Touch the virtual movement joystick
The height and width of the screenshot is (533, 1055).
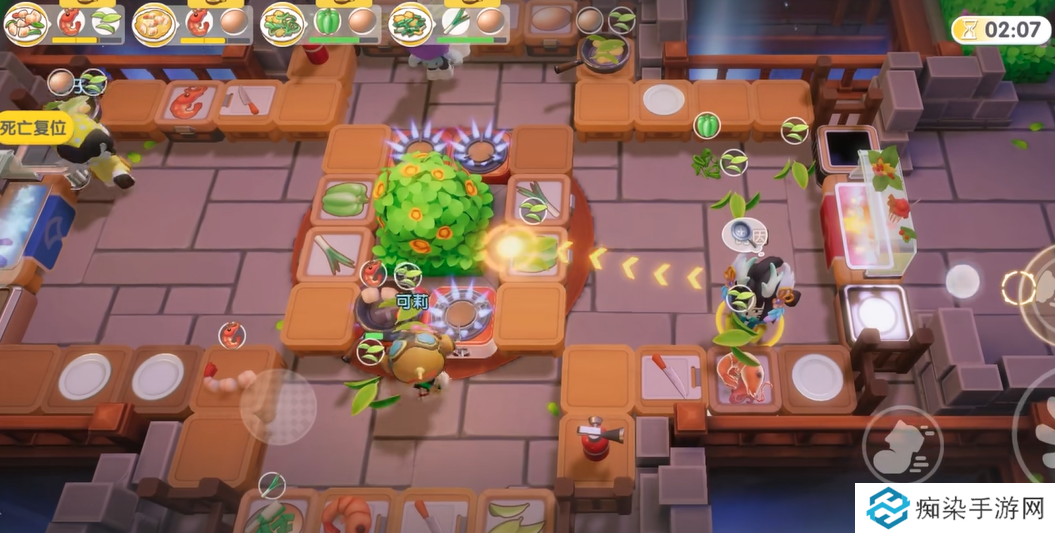click(x=278, y=407)
